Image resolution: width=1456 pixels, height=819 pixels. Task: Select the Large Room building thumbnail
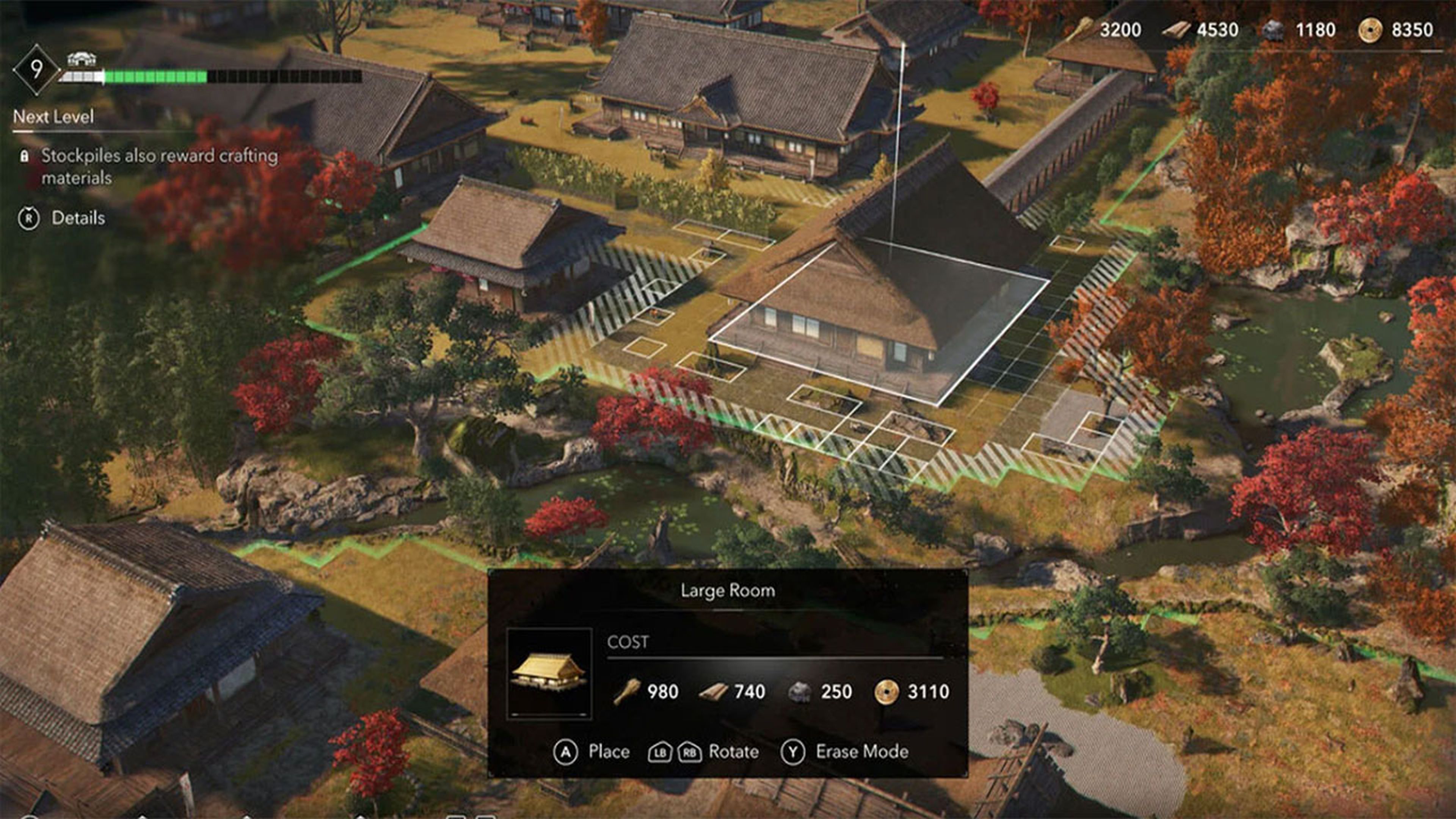(549, 673)
